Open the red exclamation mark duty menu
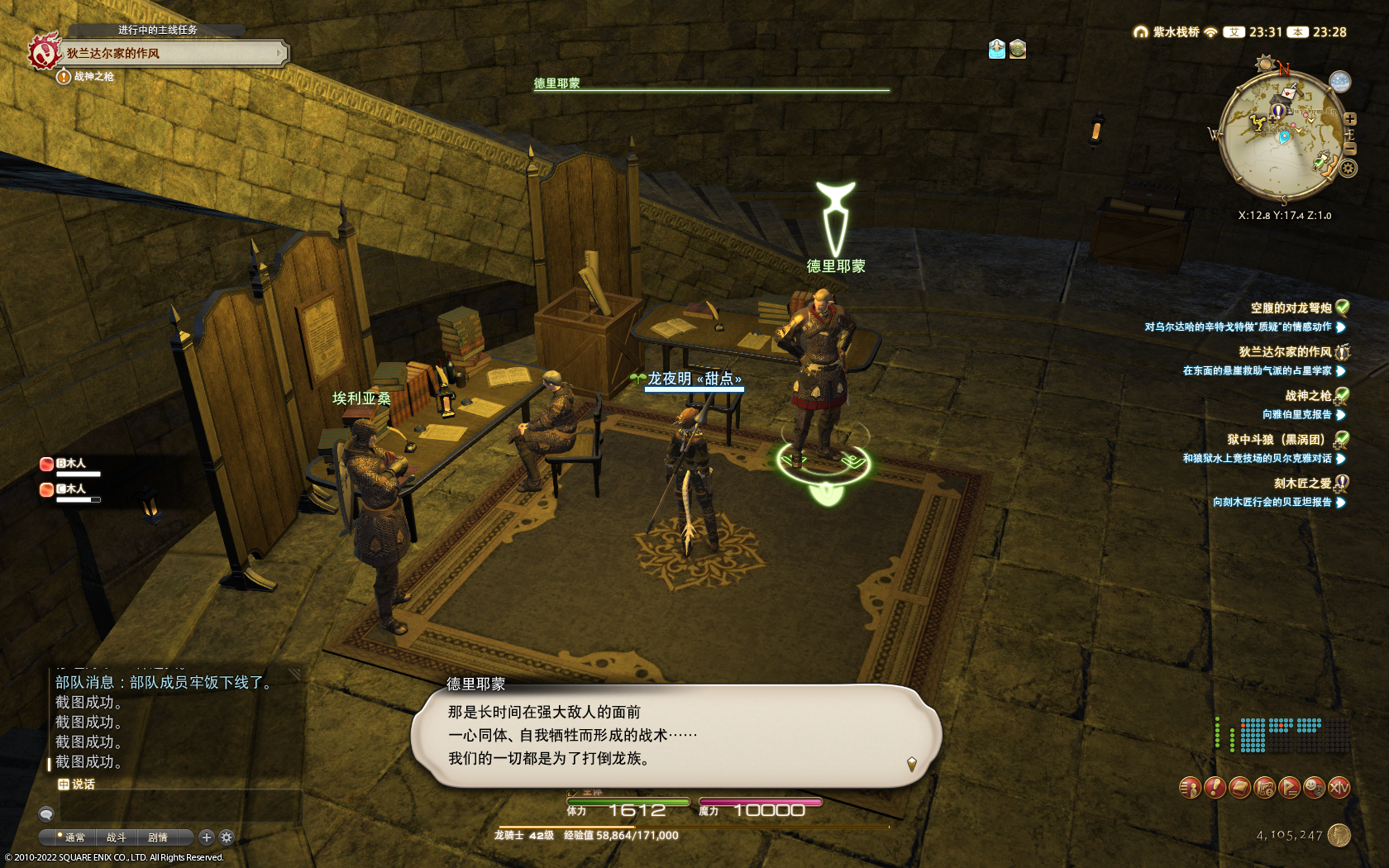 click(1215, 788)
